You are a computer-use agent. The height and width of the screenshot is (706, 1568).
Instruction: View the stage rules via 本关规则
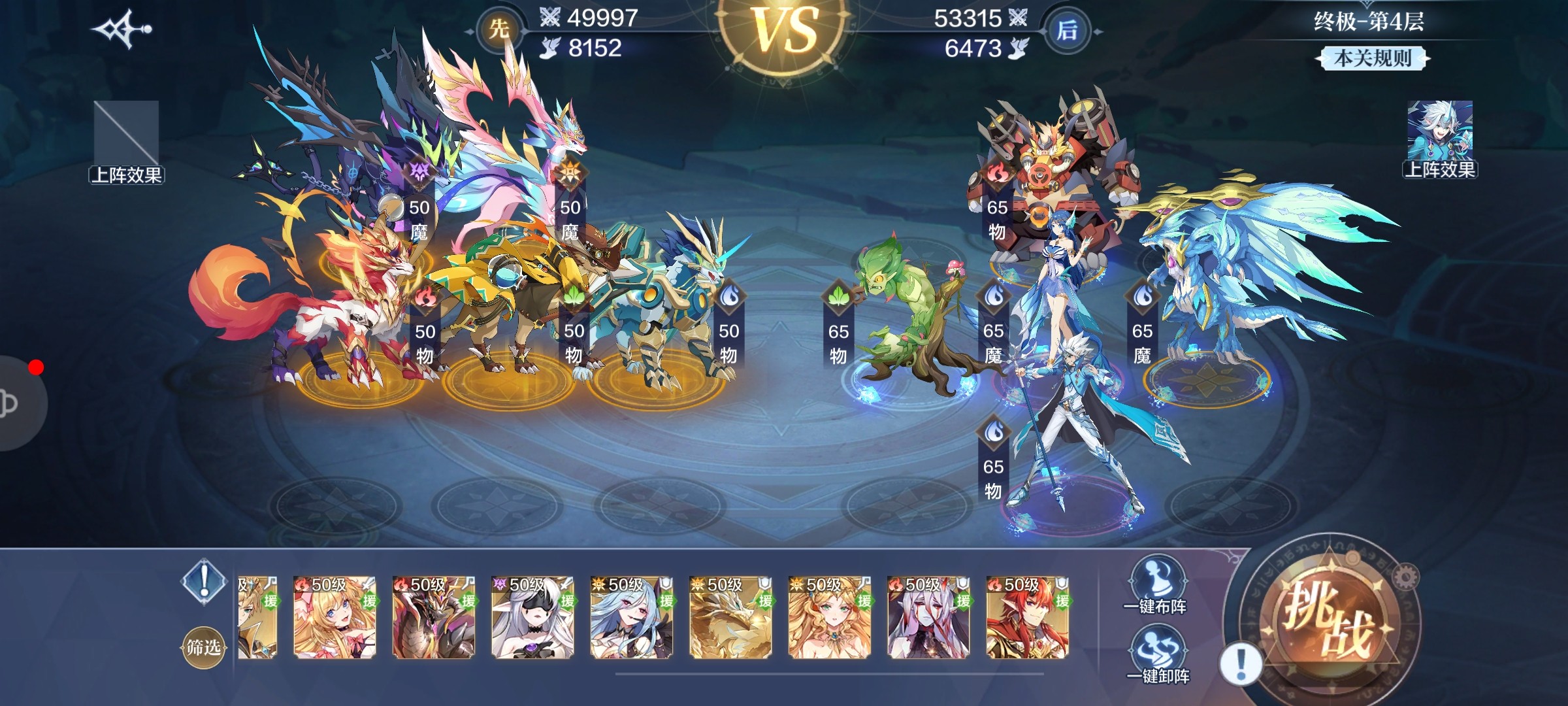click(x=1371, y=59)
